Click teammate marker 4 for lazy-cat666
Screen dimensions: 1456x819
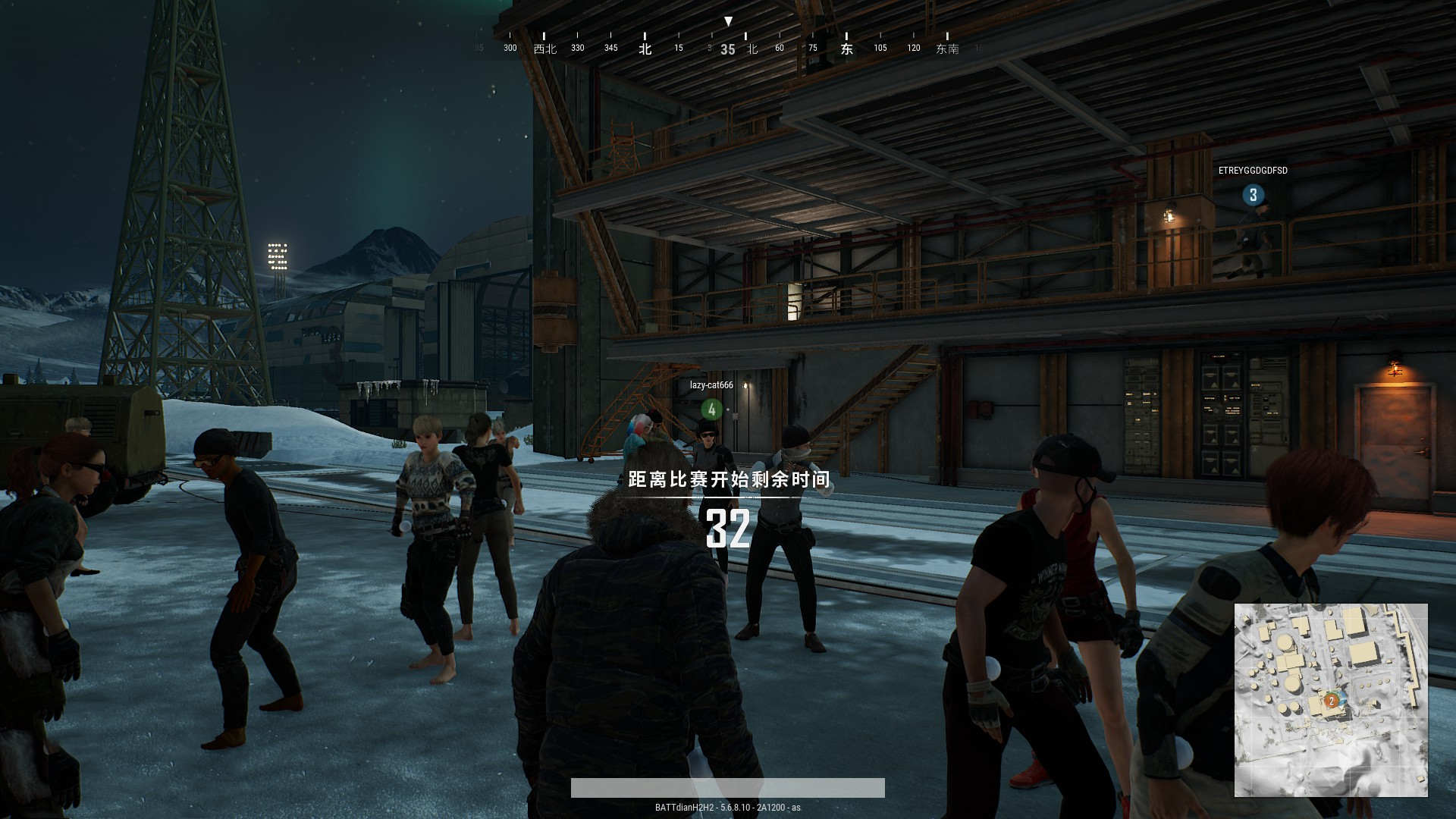click(x=711, y=409)
